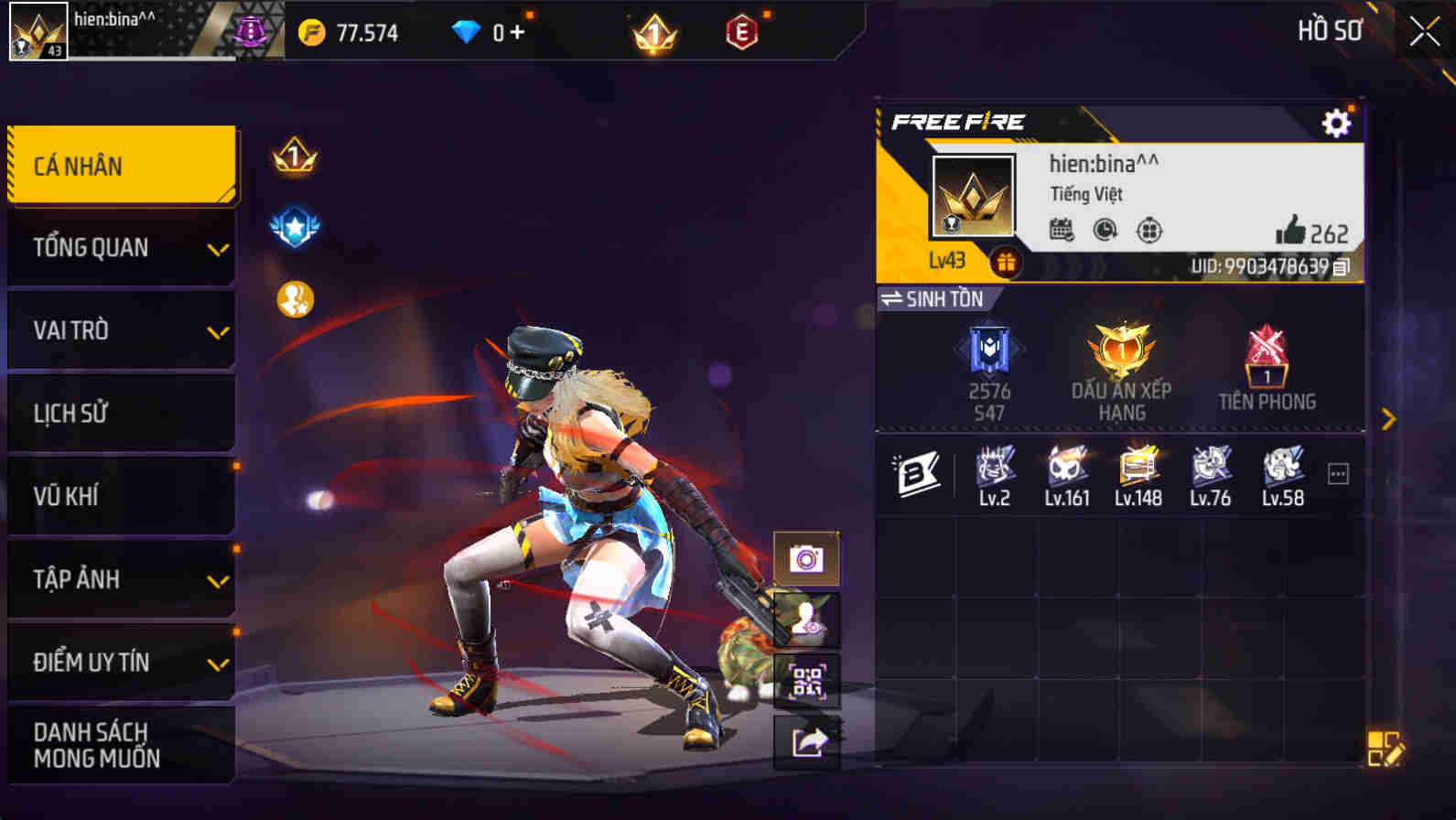Open the VŨ KHÍ menu item
Viewport: 1456px width, 820px height.
coord(120,496)
